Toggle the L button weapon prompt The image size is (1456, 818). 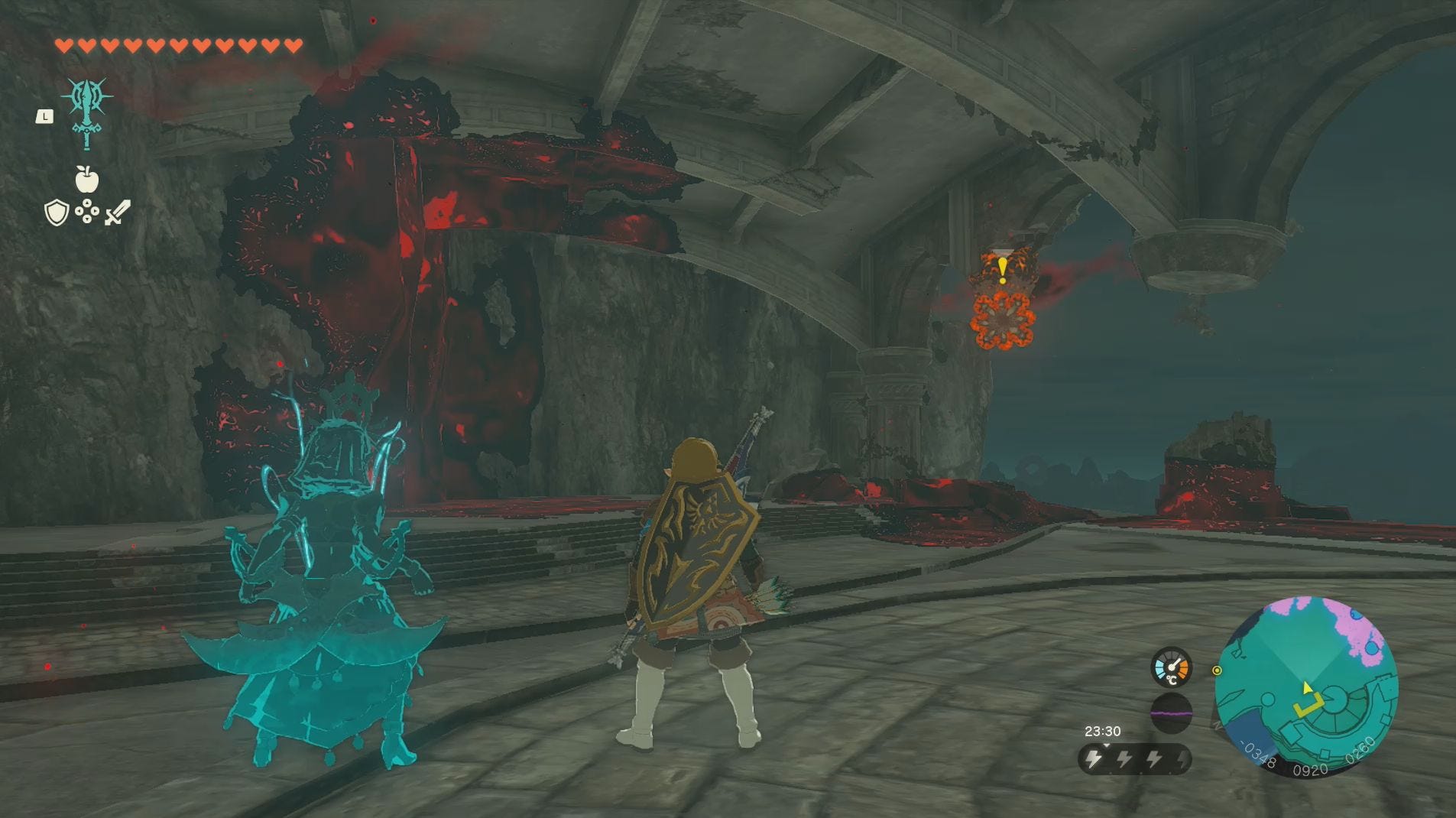point(44,117)
